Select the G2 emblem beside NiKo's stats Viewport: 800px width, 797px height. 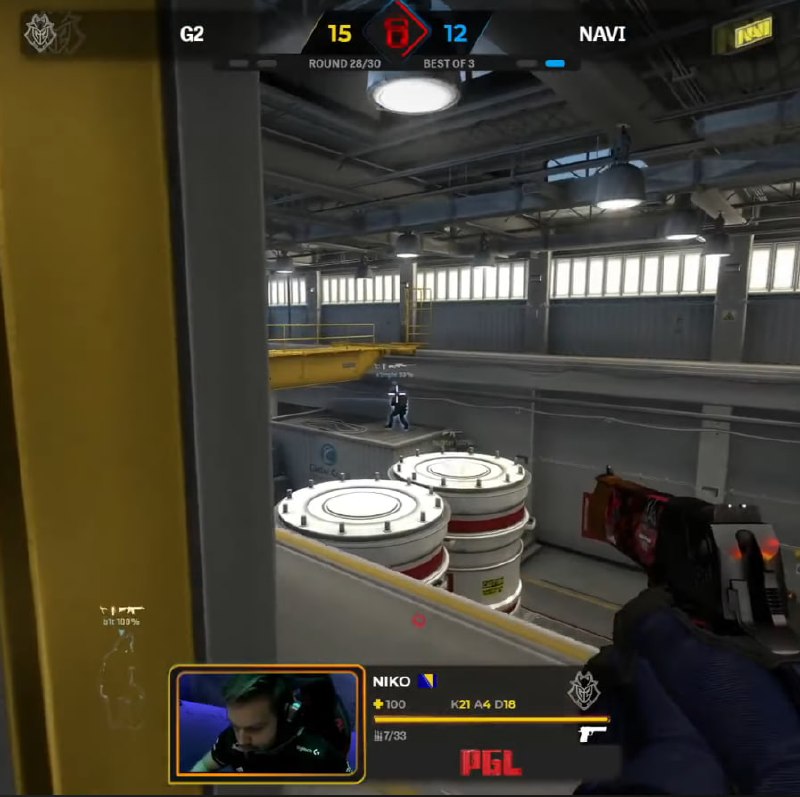point(583,691)
